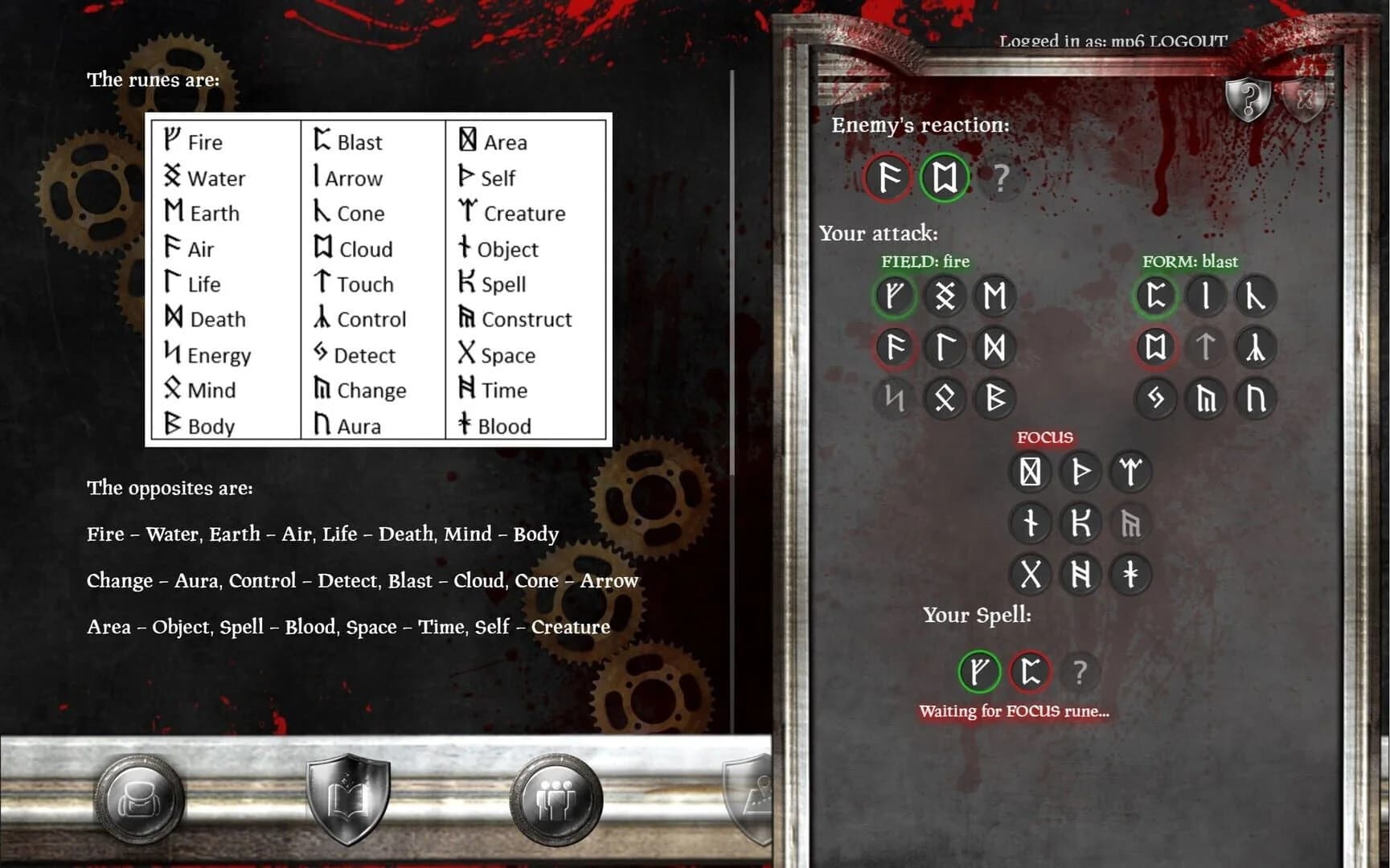Toggle the Blood rune in FOCUS
Image resolution: width=1390 pixels, height=868 pixels.
1131,574
